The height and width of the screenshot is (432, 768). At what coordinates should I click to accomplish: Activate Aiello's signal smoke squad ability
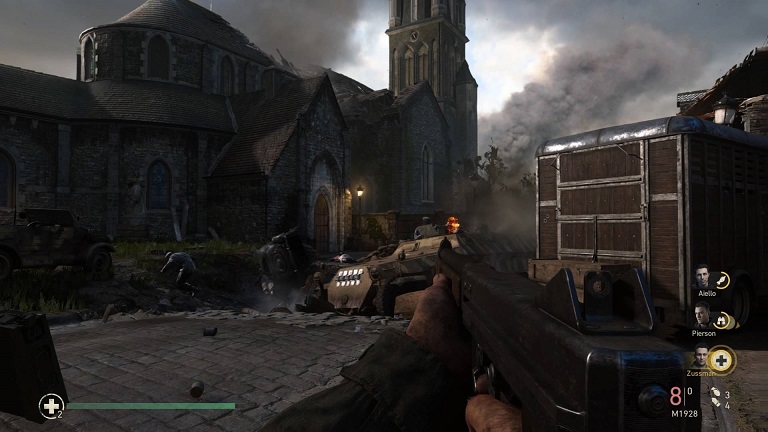pyautogui.click(x=723, y=280)
